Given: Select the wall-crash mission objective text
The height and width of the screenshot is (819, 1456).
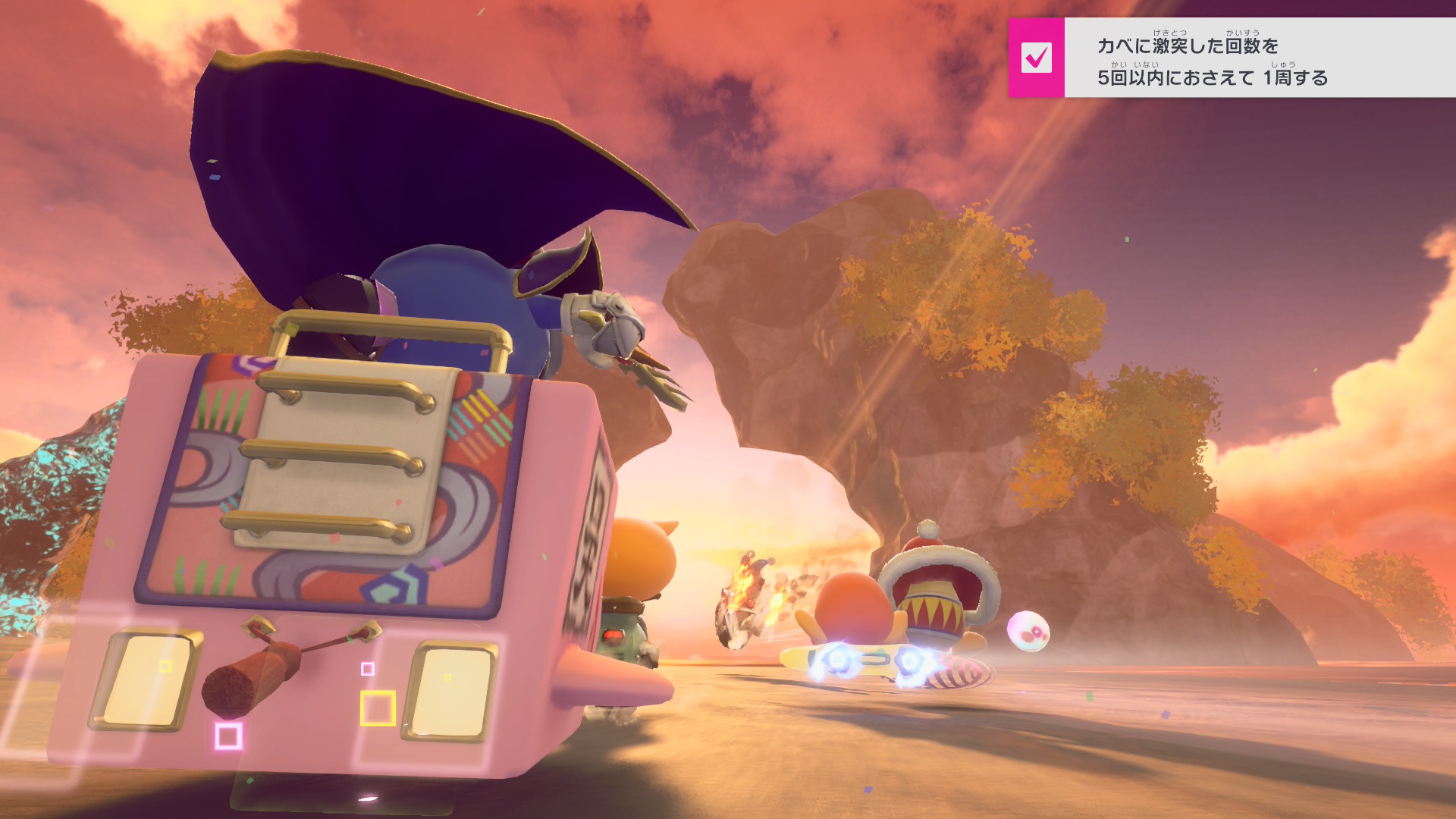Looking at the screenshot, I should click(x=1212, y=61).
